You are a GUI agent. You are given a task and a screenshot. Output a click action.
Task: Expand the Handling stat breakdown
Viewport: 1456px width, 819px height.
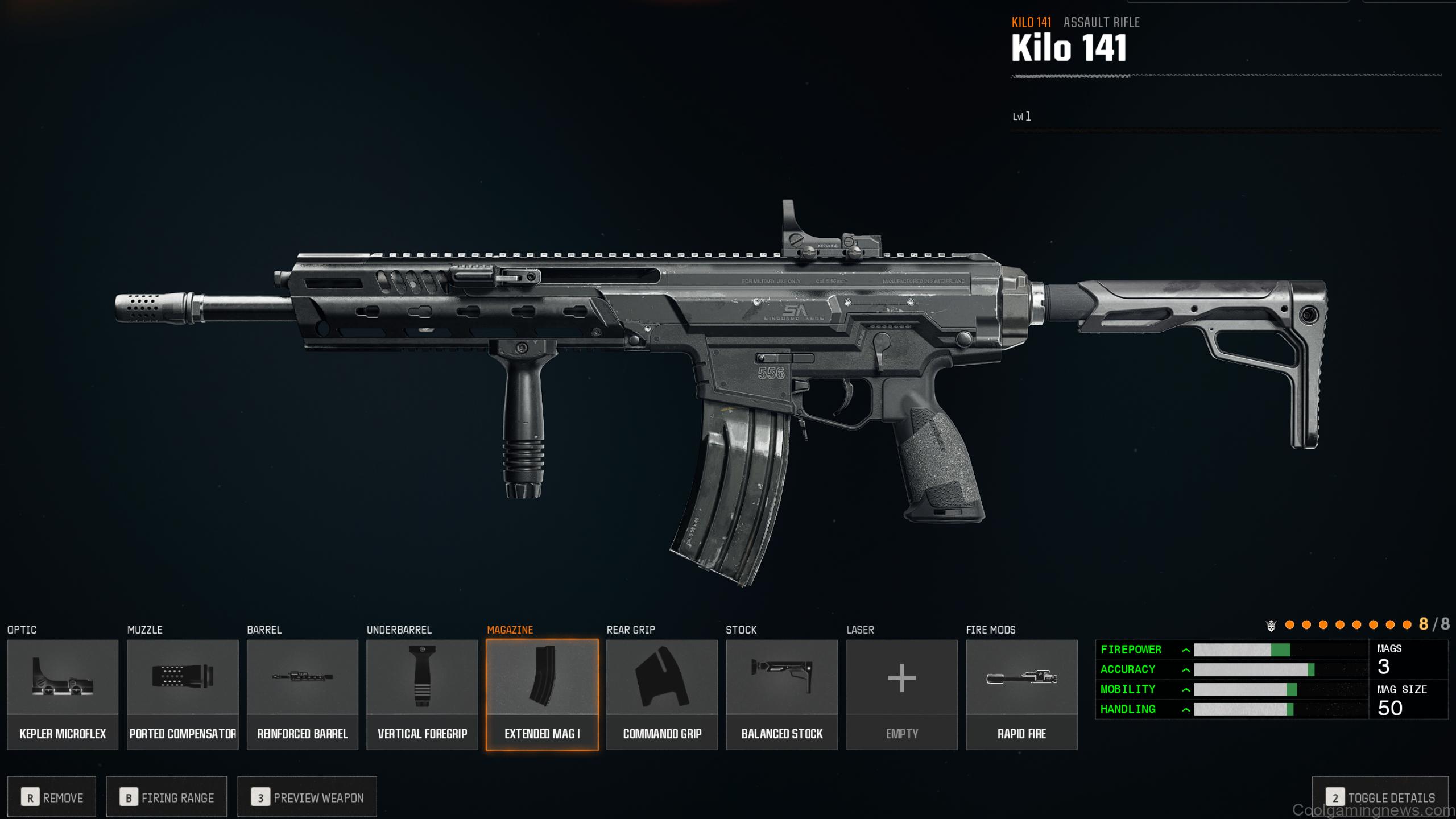tap(1185, 709)
